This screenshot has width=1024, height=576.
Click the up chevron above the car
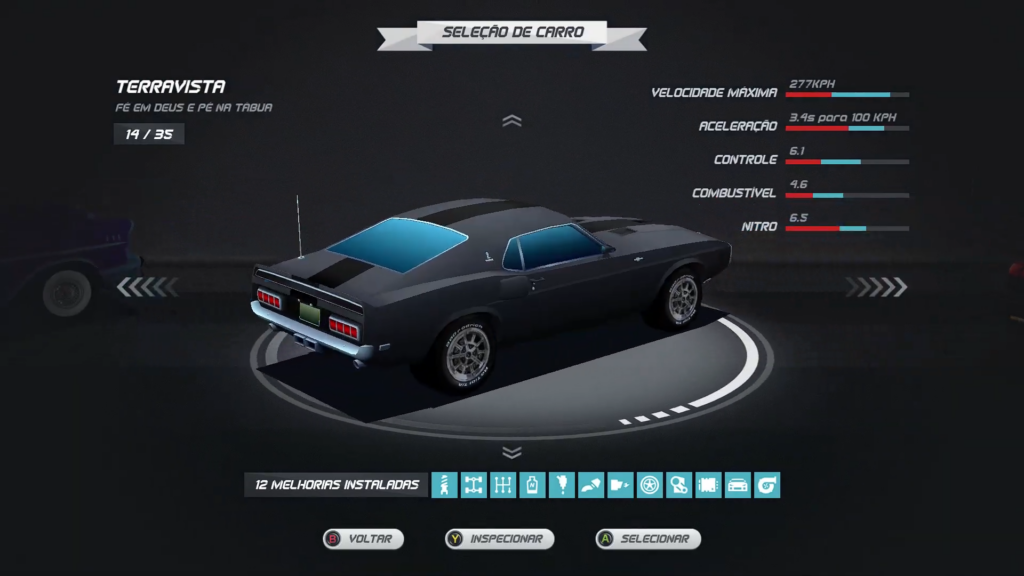[512, 121]
